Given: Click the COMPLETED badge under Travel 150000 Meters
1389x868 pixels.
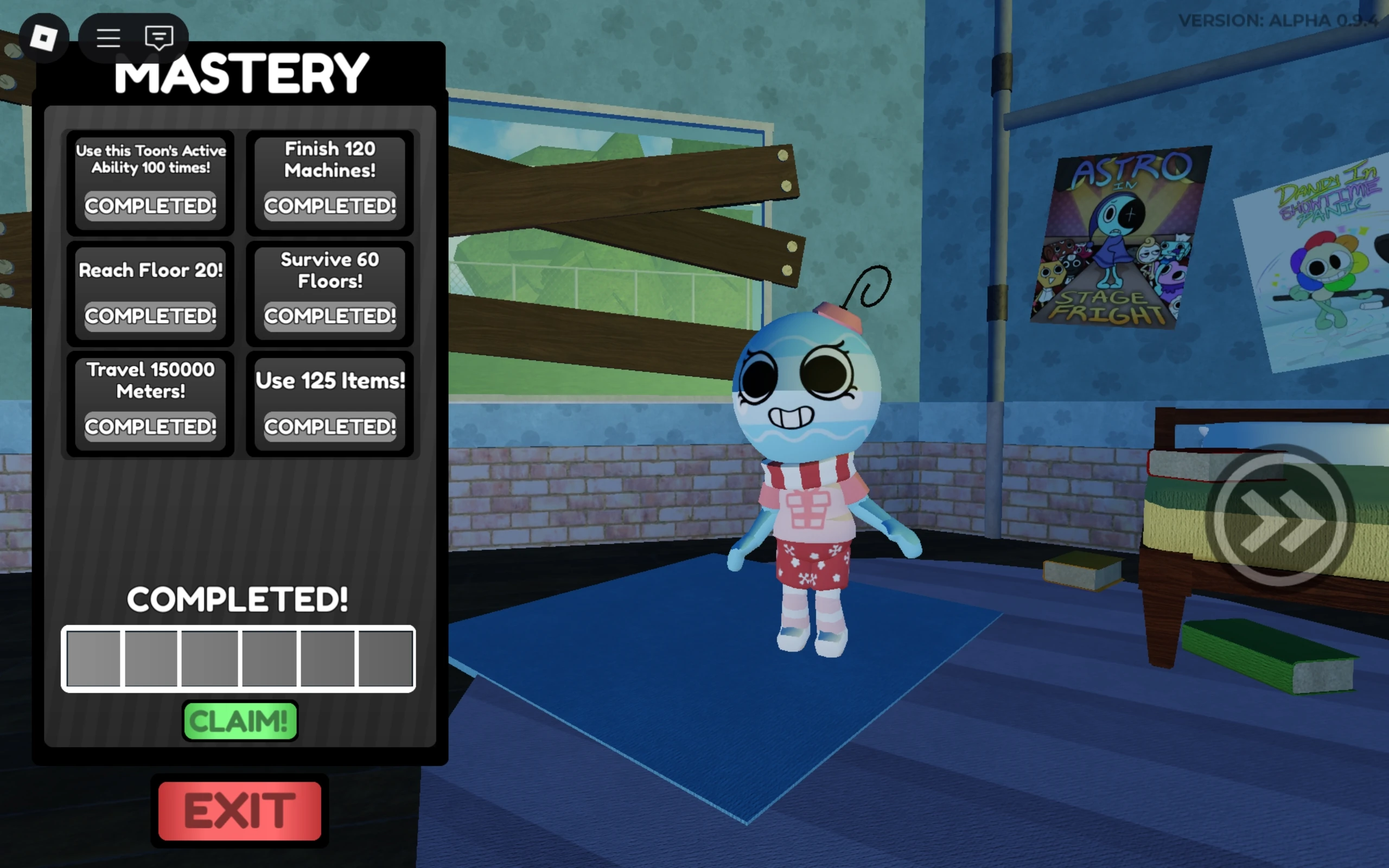Looking at the screenshot, I should (x=150, y=426).
